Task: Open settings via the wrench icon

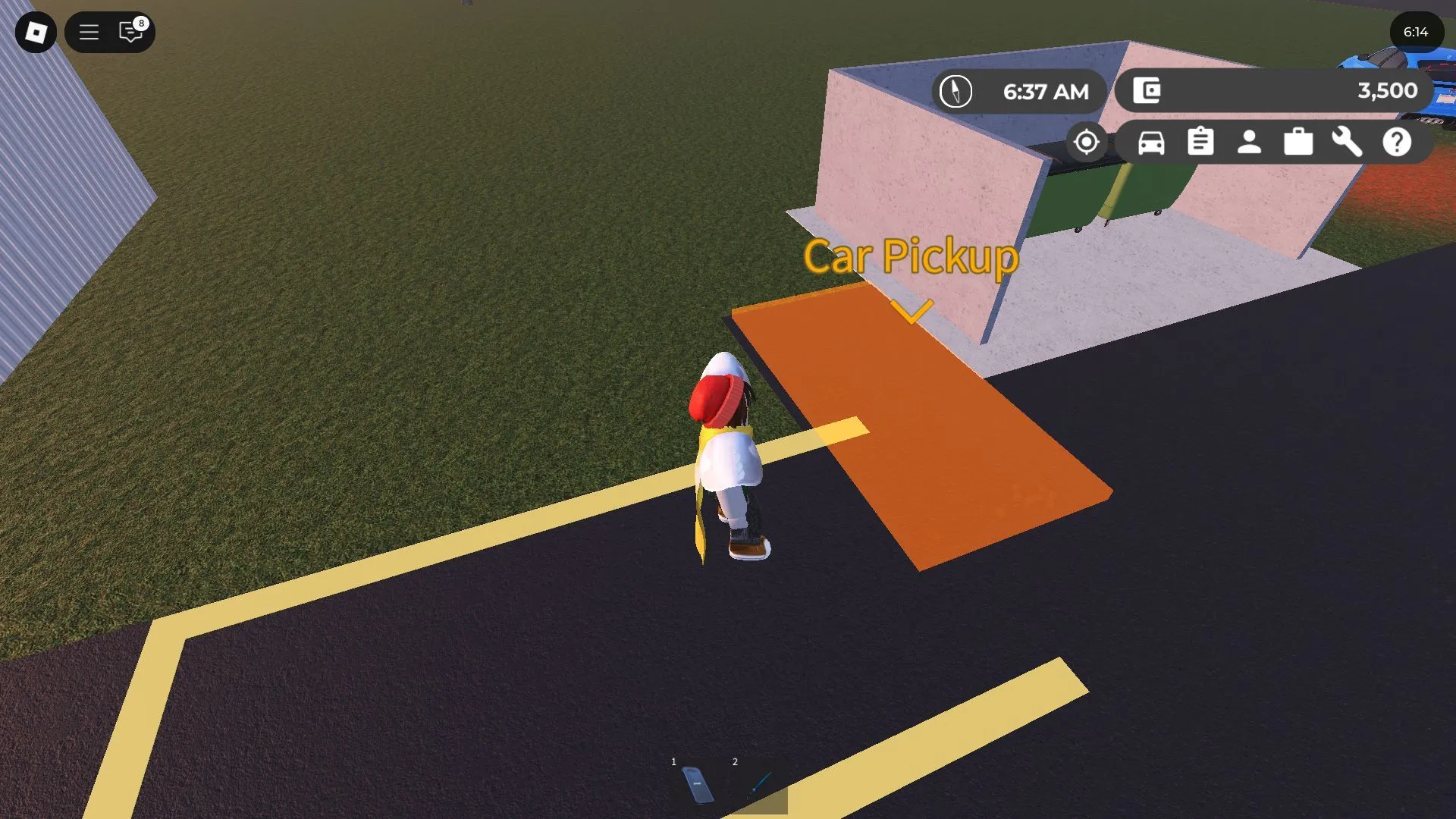Action: pyautogui.click(x=1348, y=142)
